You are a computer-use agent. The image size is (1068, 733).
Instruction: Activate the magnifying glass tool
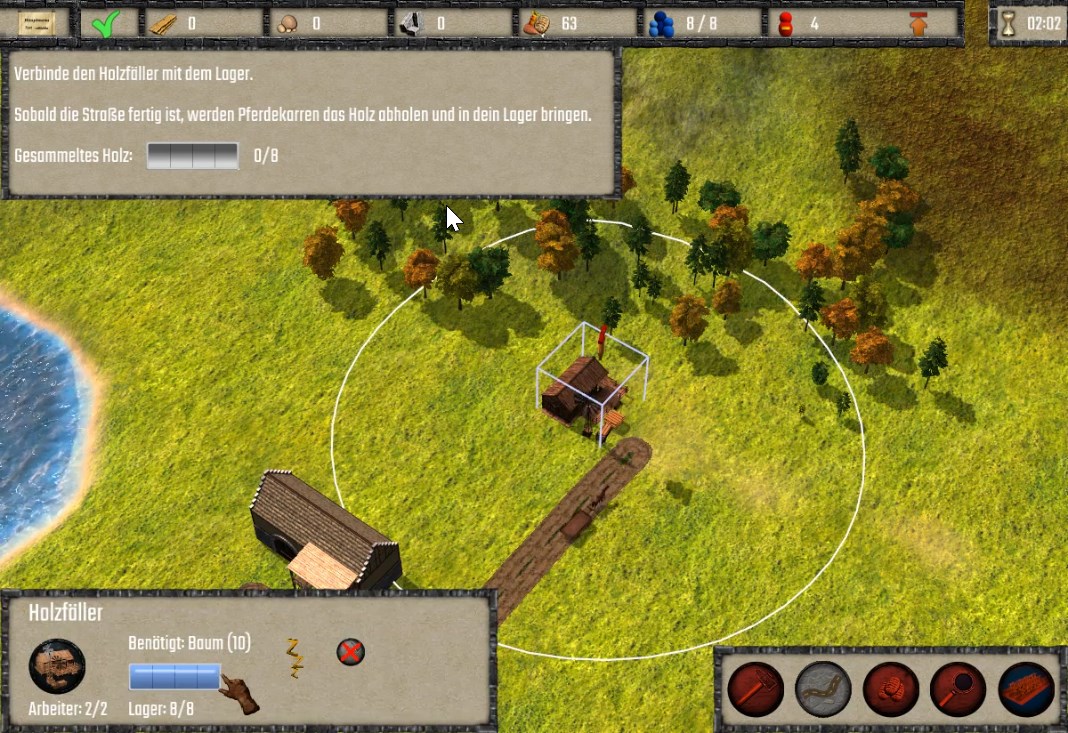[958, 690]
